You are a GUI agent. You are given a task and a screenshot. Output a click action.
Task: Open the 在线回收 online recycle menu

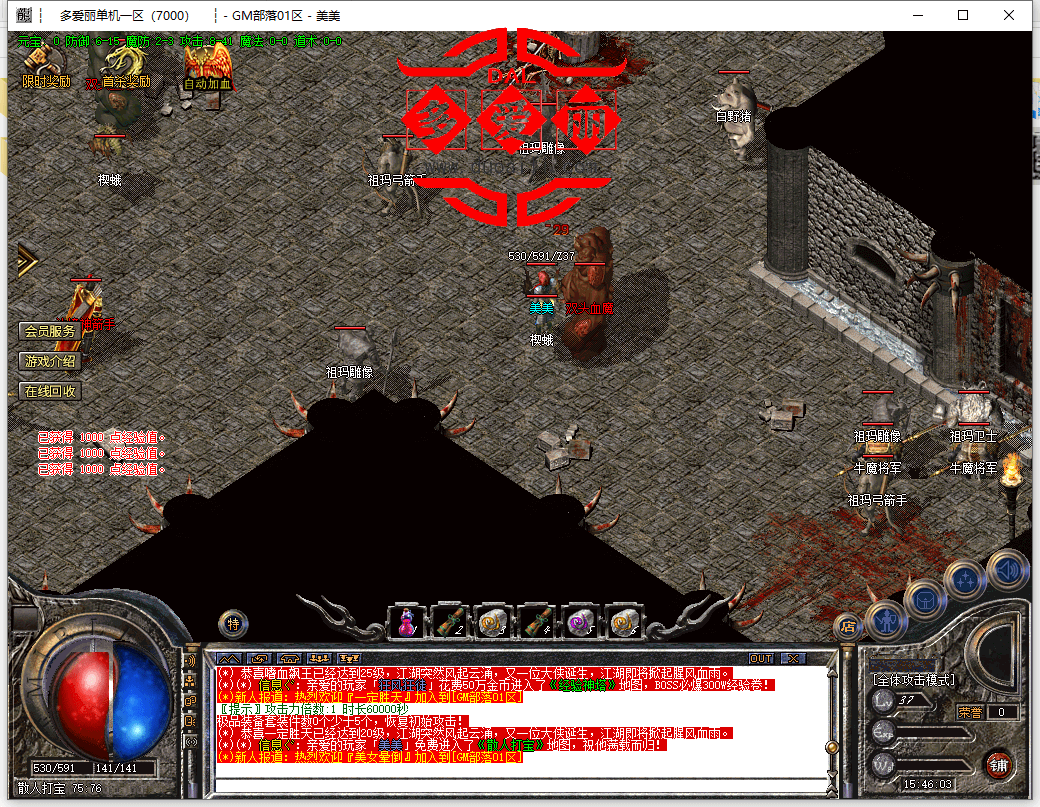(x=50, y=391)
